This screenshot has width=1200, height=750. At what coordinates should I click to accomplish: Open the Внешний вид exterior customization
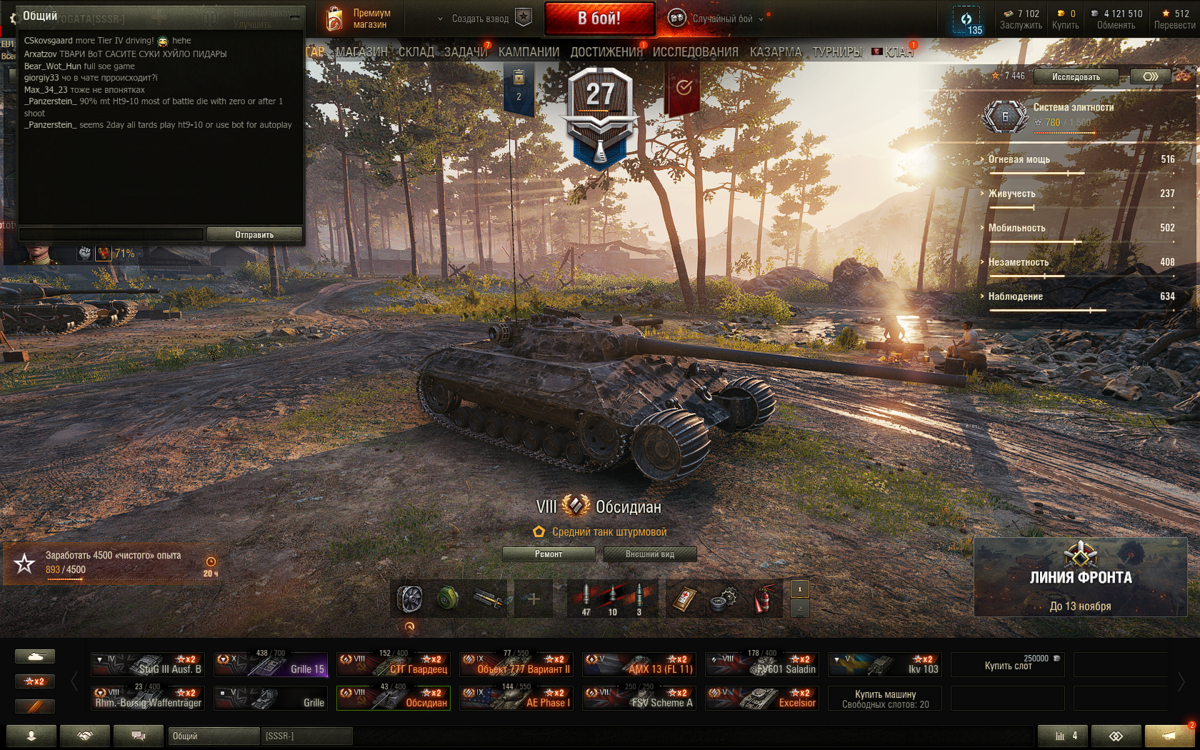coord(650,554)
